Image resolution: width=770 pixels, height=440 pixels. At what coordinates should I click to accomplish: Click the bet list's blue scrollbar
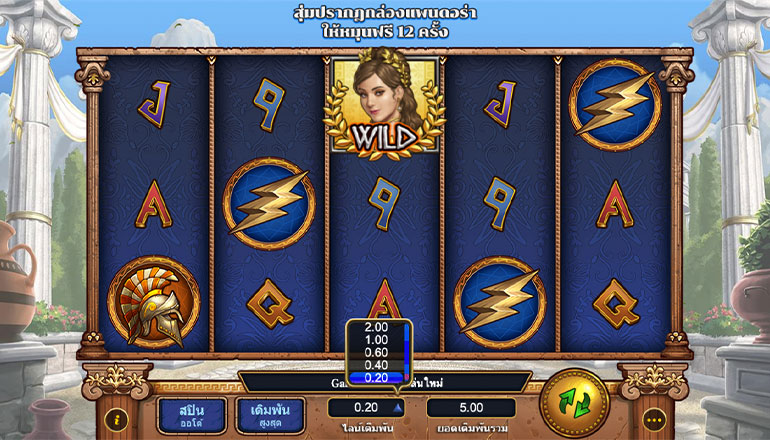[x=406, y=350]
